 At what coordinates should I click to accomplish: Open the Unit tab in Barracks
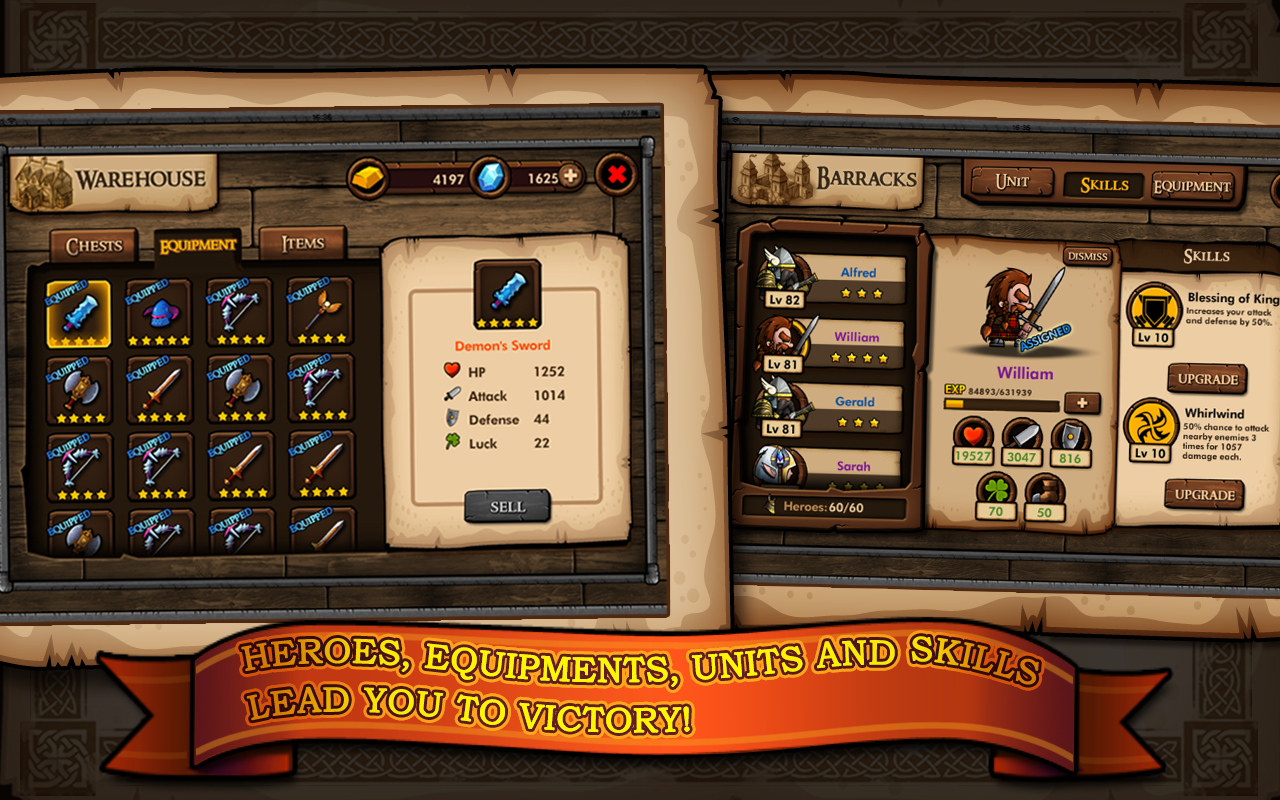coord(1011,183)
